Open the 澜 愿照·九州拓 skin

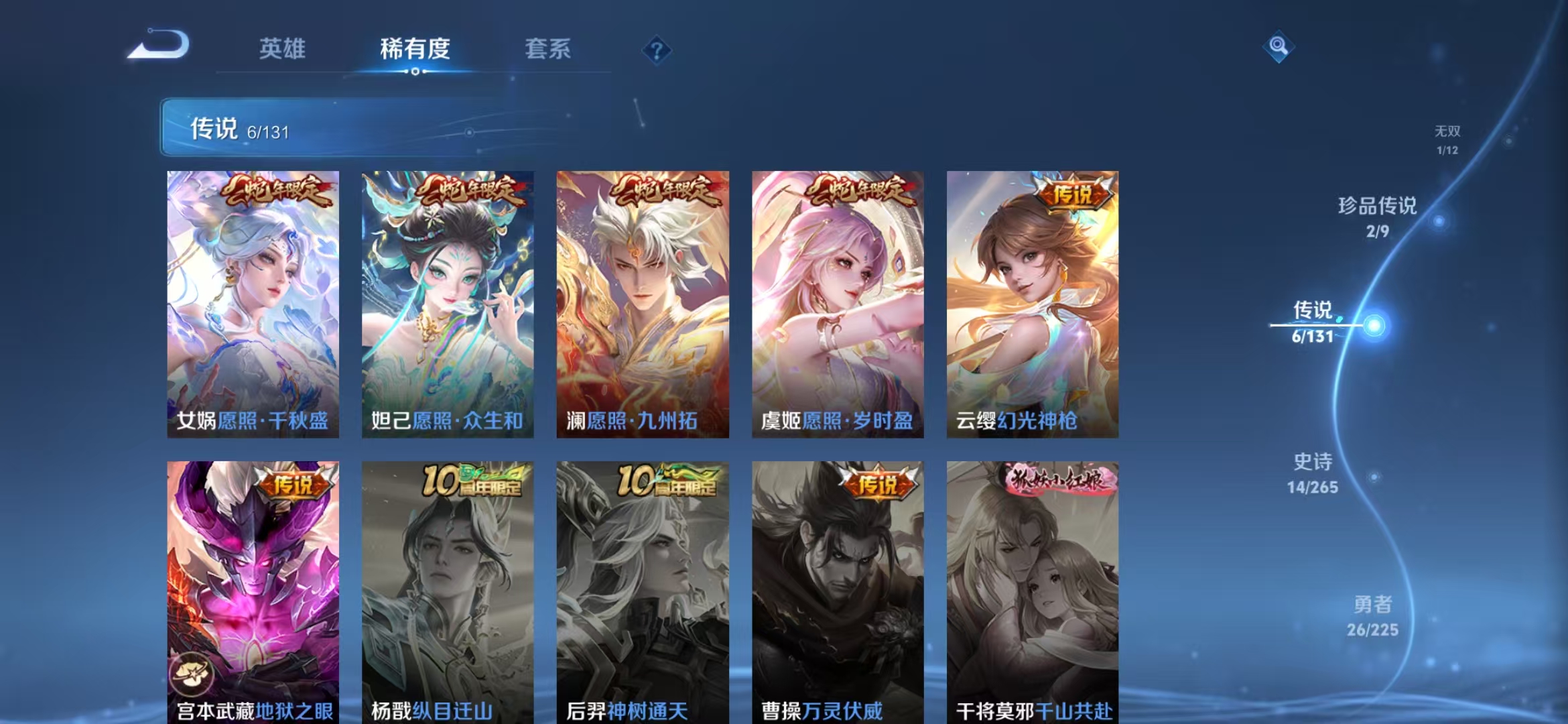click(x=643, y=302)
